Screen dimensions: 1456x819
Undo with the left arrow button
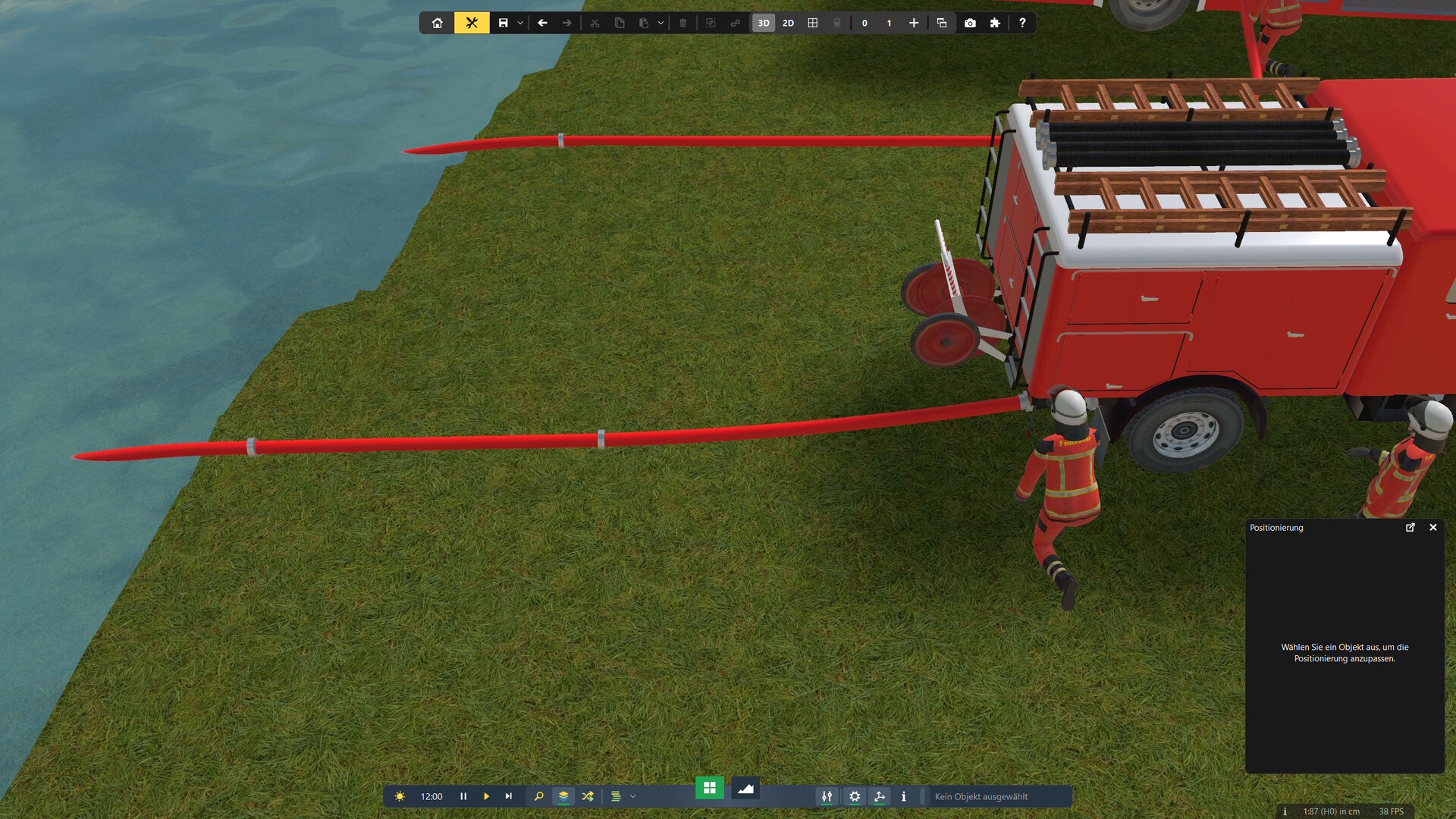click(x=542, y=23)
